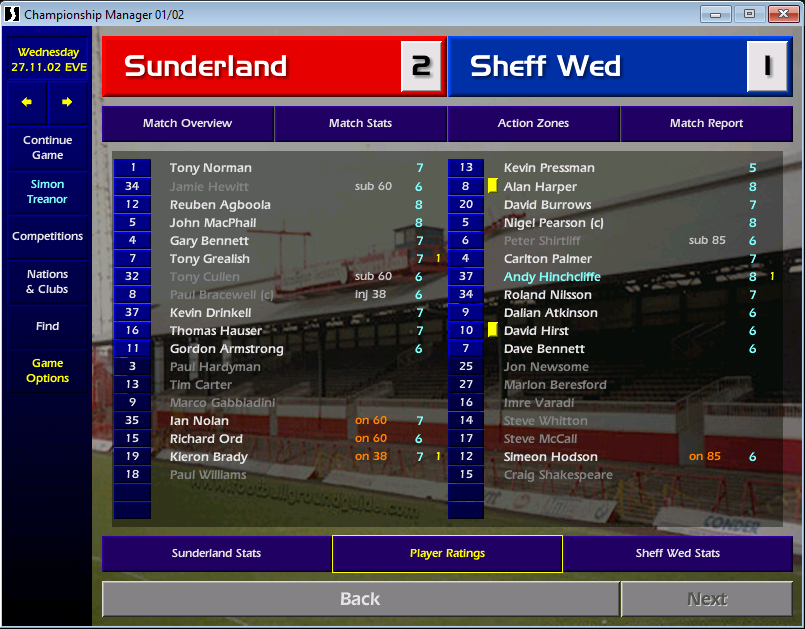View Sunderland Stats

(x=216, y=553)
